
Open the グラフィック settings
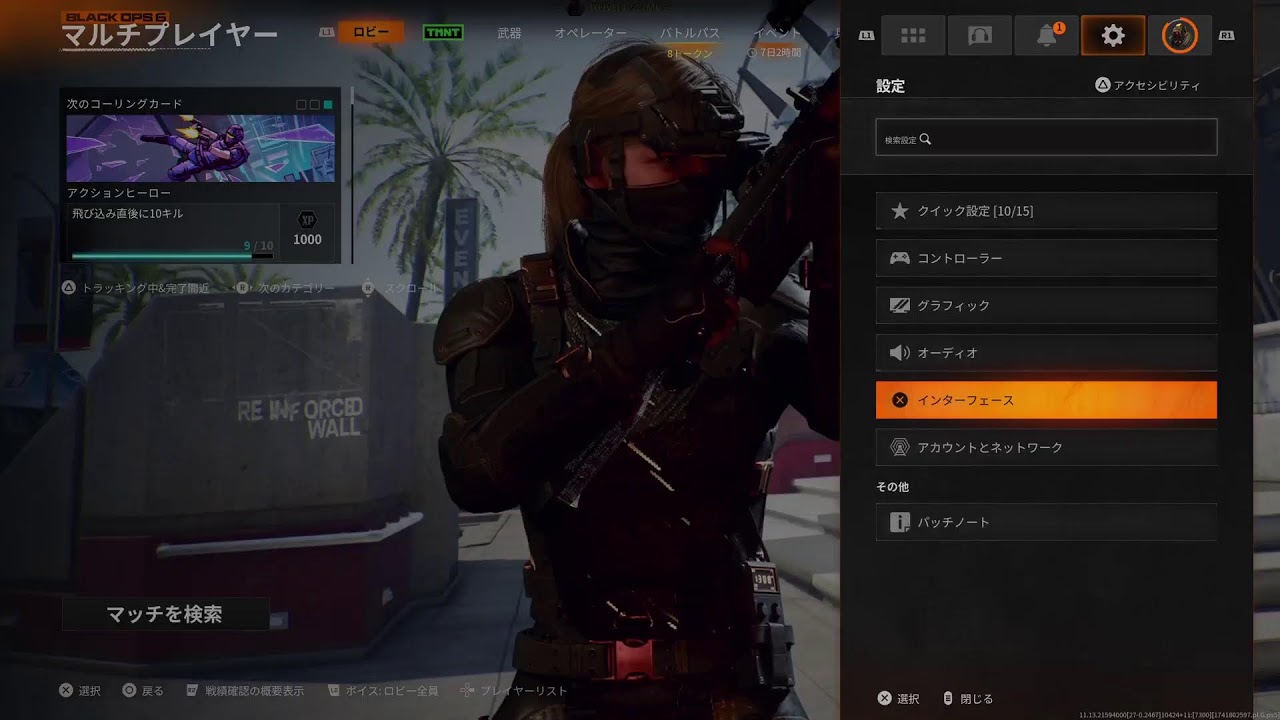1046,305
